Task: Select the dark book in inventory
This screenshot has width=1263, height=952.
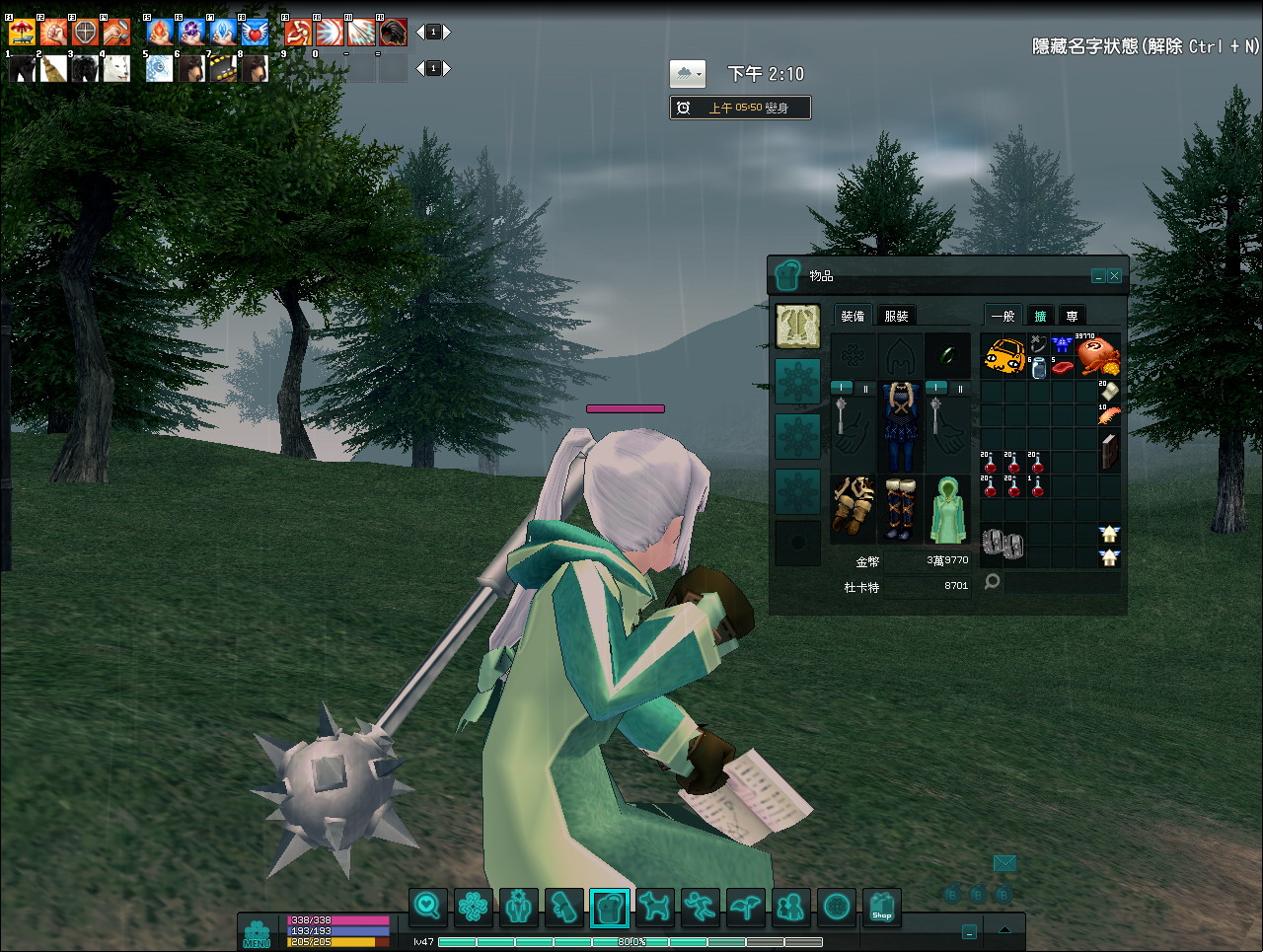Action: (1109, 451)
